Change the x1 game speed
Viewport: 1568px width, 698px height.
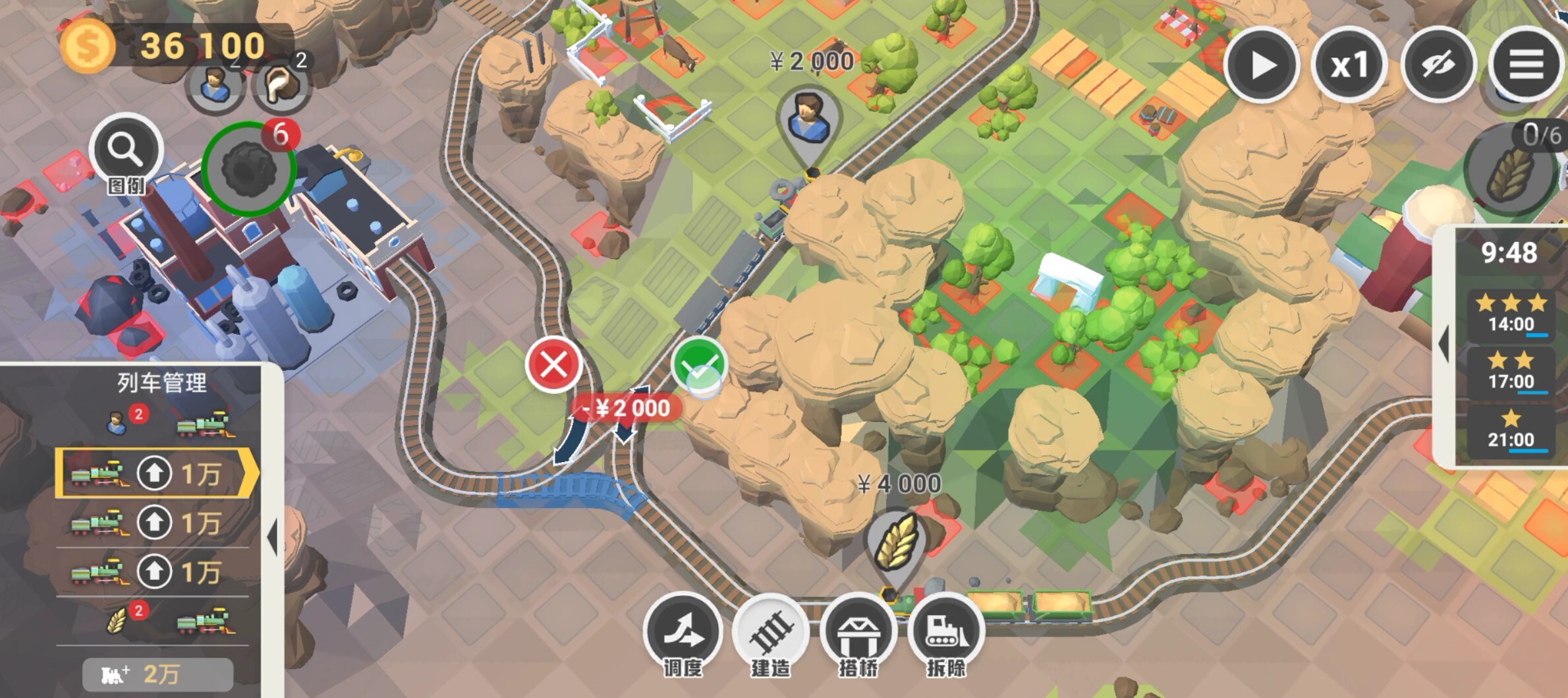pyautogui.click(x=1349, y=65)
